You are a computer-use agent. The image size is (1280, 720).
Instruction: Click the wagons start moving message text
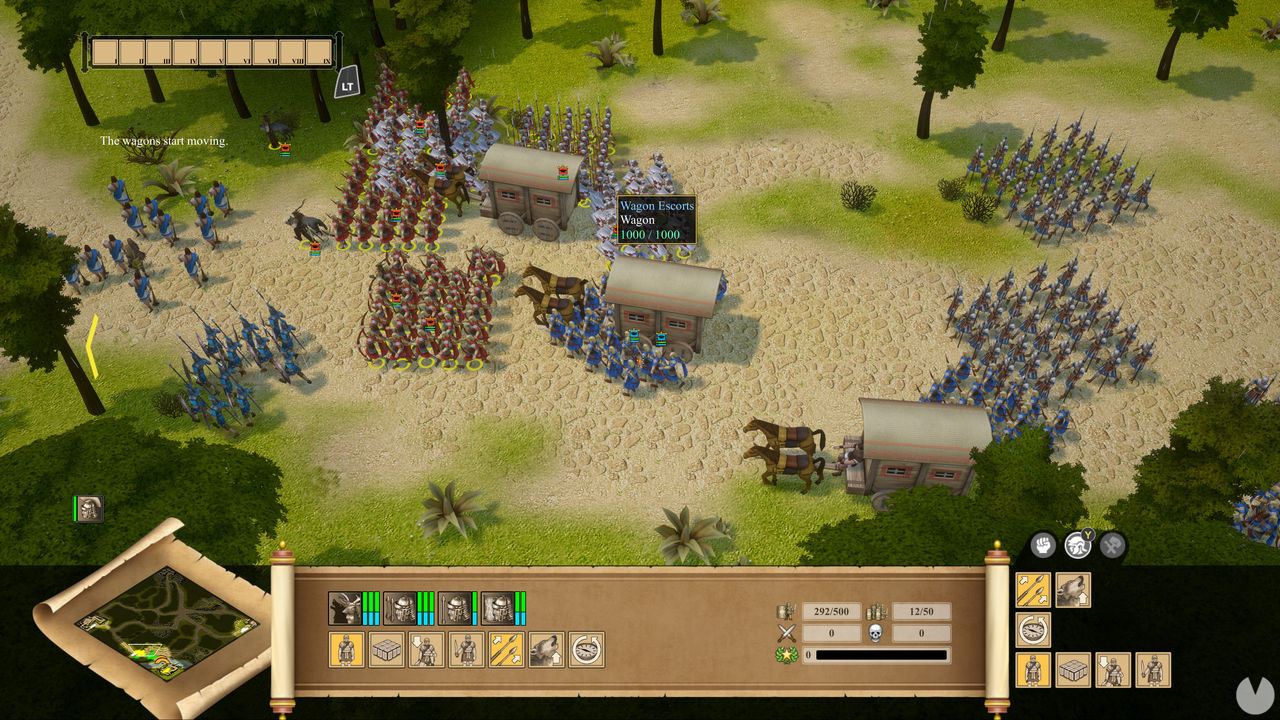(164, 141)
